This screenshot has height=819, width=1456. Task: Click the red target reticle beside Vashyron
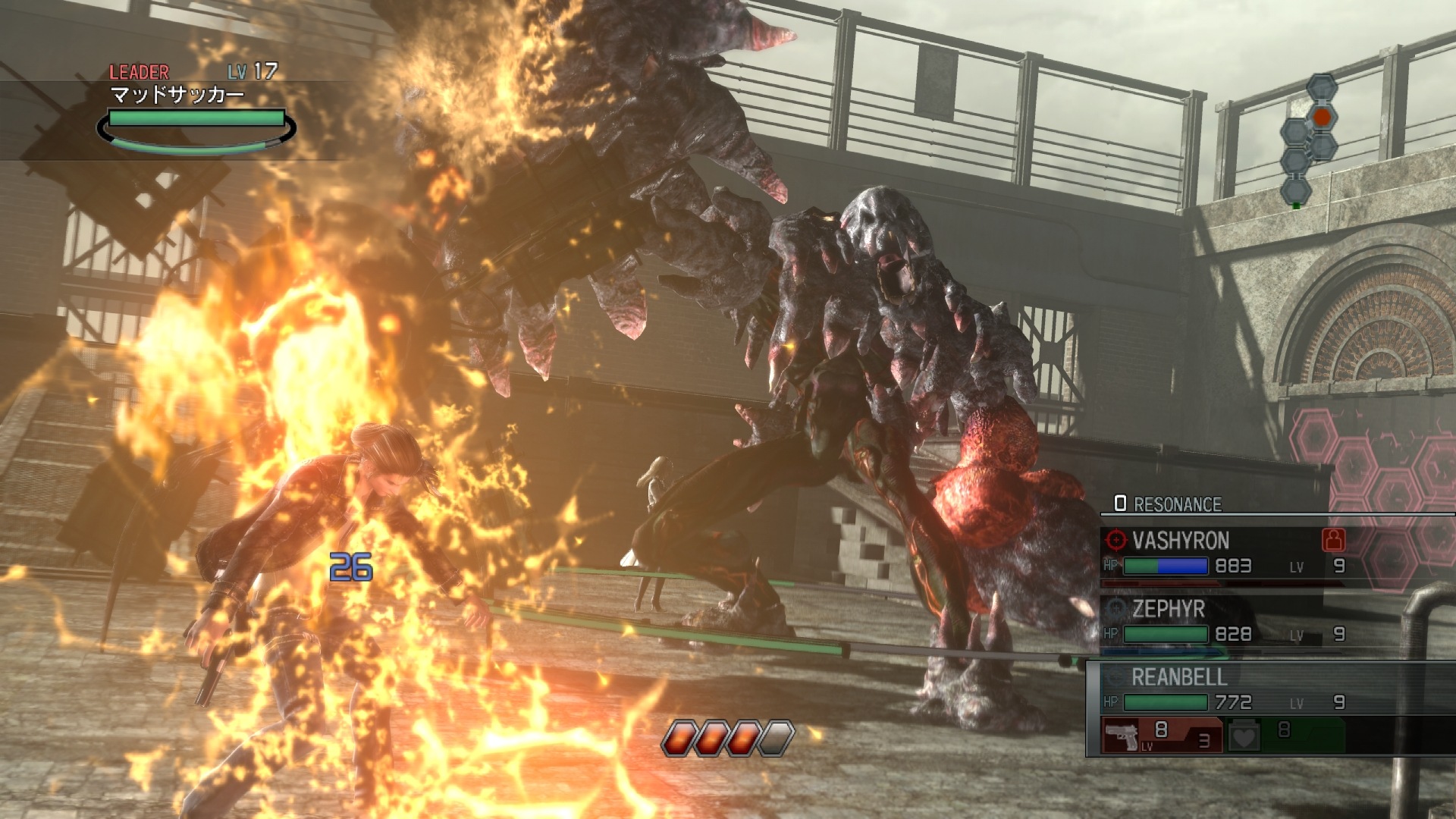point(1116,540)
